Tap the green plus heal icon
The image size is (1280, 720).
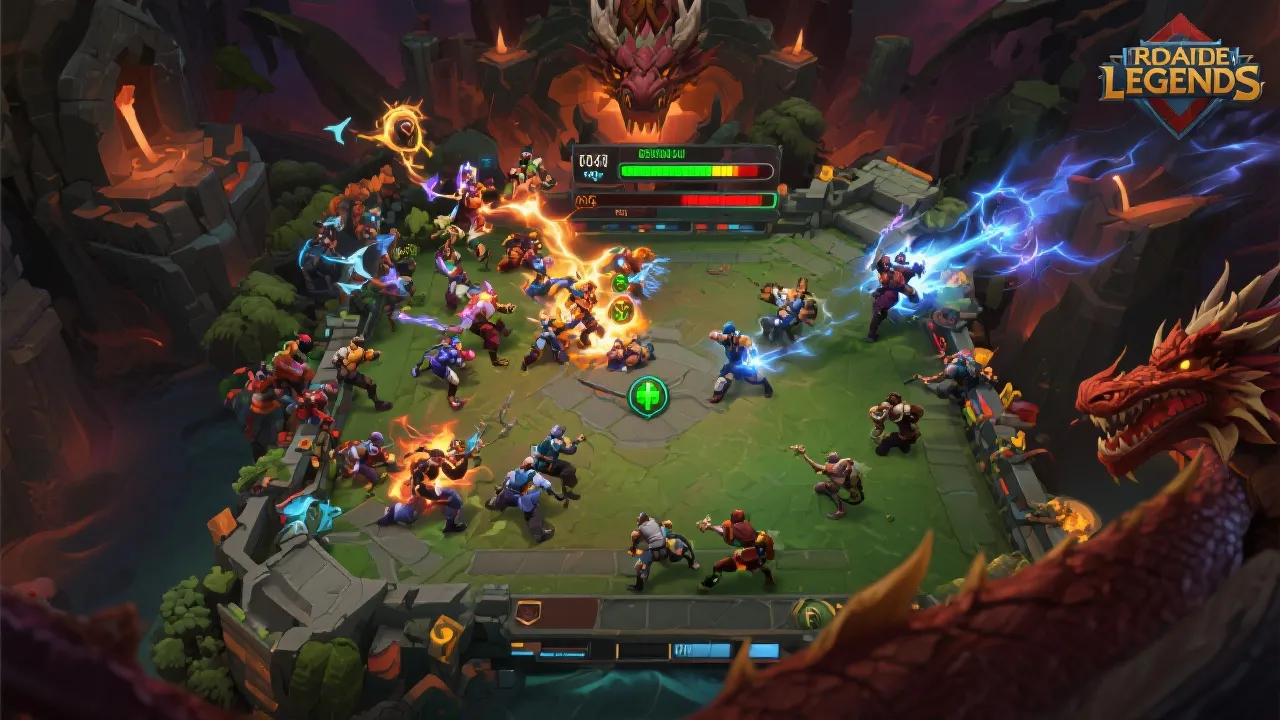click(648, 397)
